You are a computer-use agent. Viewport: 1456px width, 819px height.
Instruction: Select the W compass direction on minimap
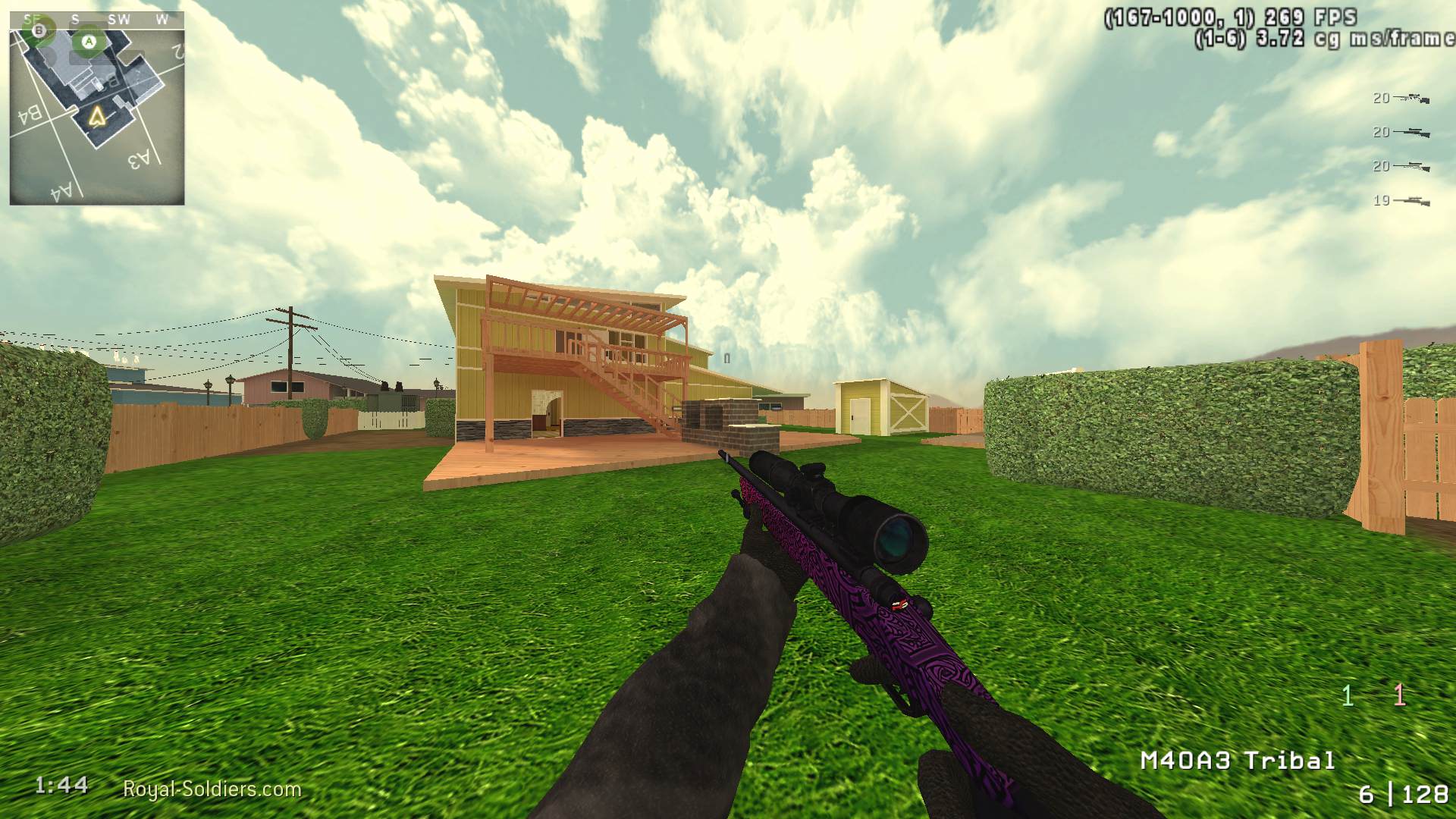(162, 17)
